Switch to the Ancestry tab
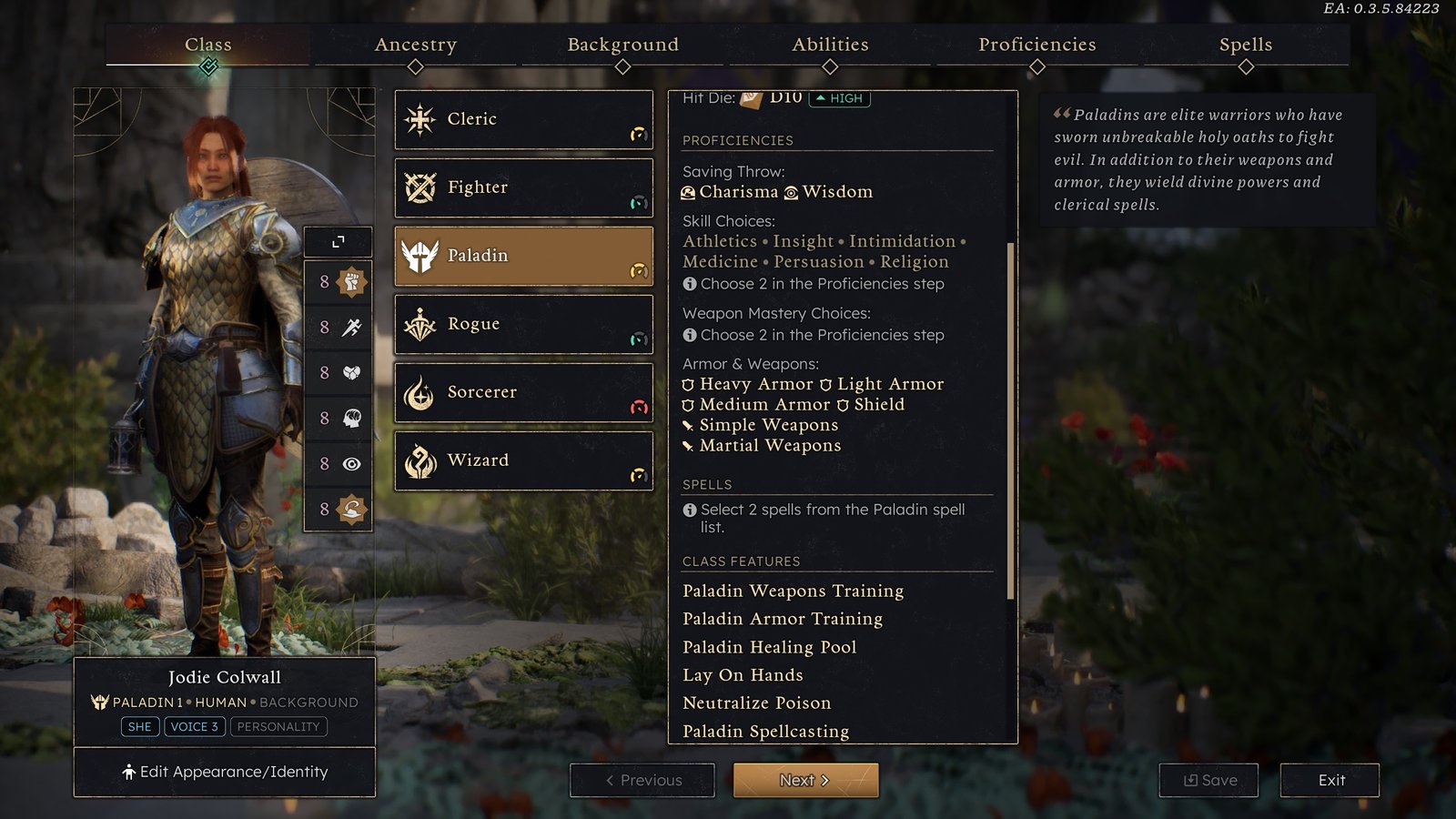 (416, 45)
